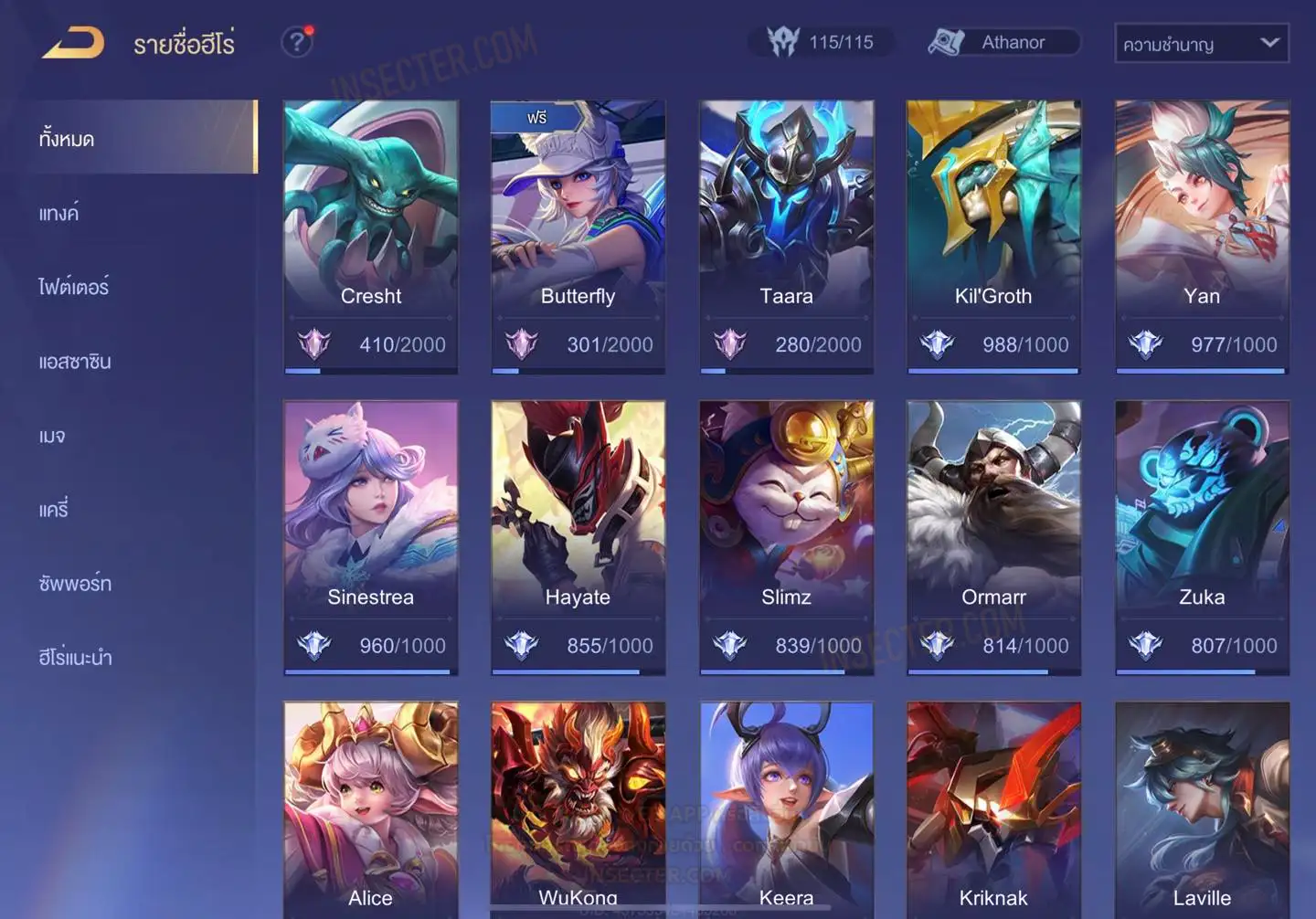Switch to the แครี่ tab
Image resolution: width=1316 pixels, height=919 pixels.
(54, 510)
